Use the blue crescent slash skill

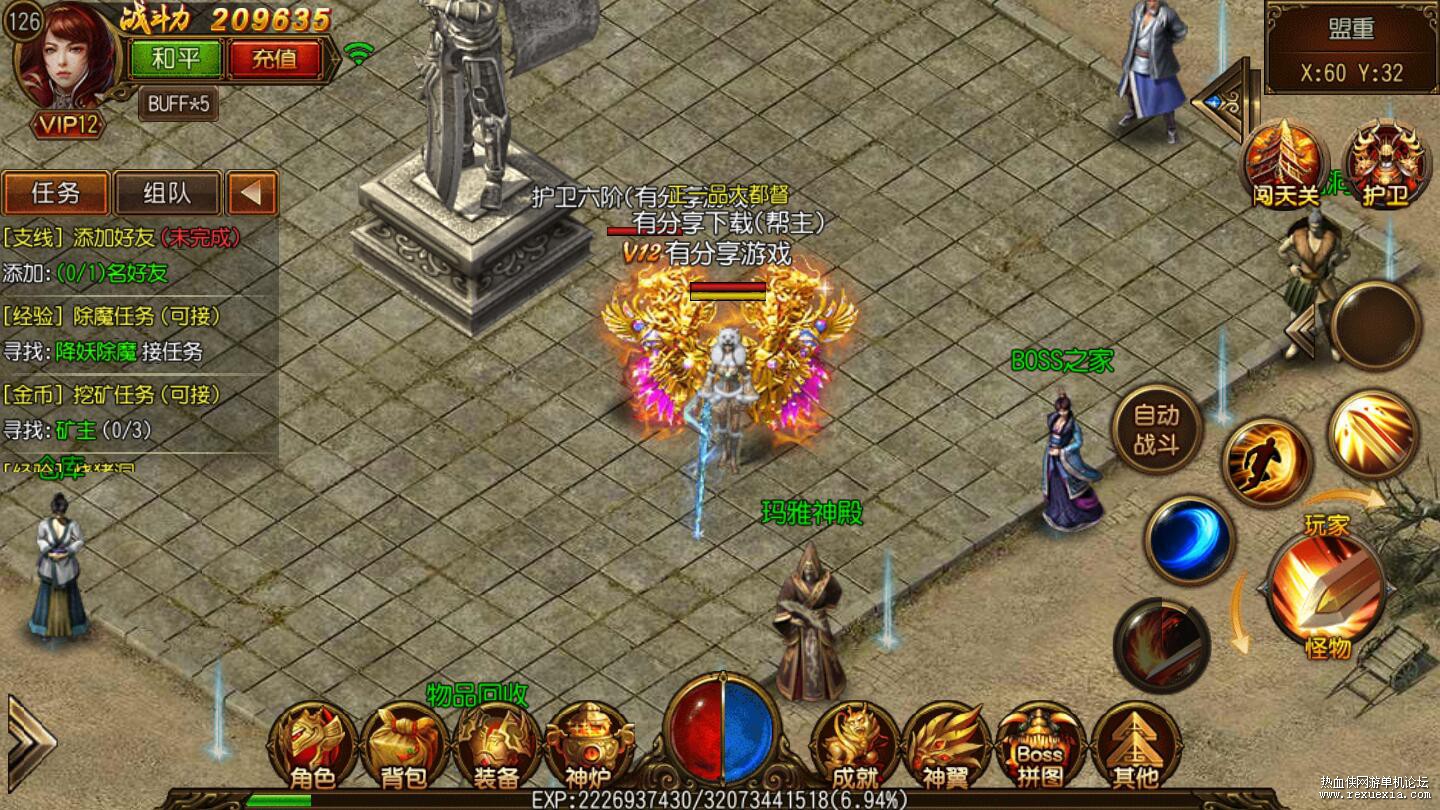(x=1189, y=540)
